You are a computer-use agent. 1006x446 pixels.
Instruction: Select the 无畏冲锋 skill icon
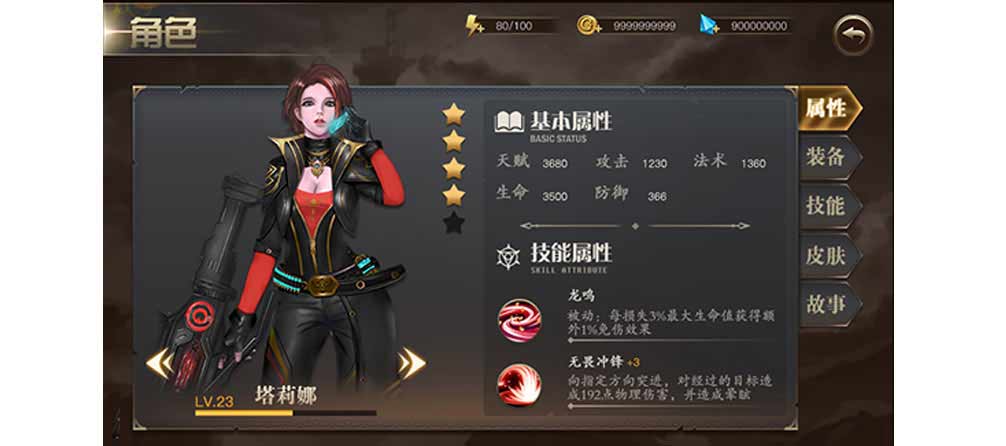520,386
